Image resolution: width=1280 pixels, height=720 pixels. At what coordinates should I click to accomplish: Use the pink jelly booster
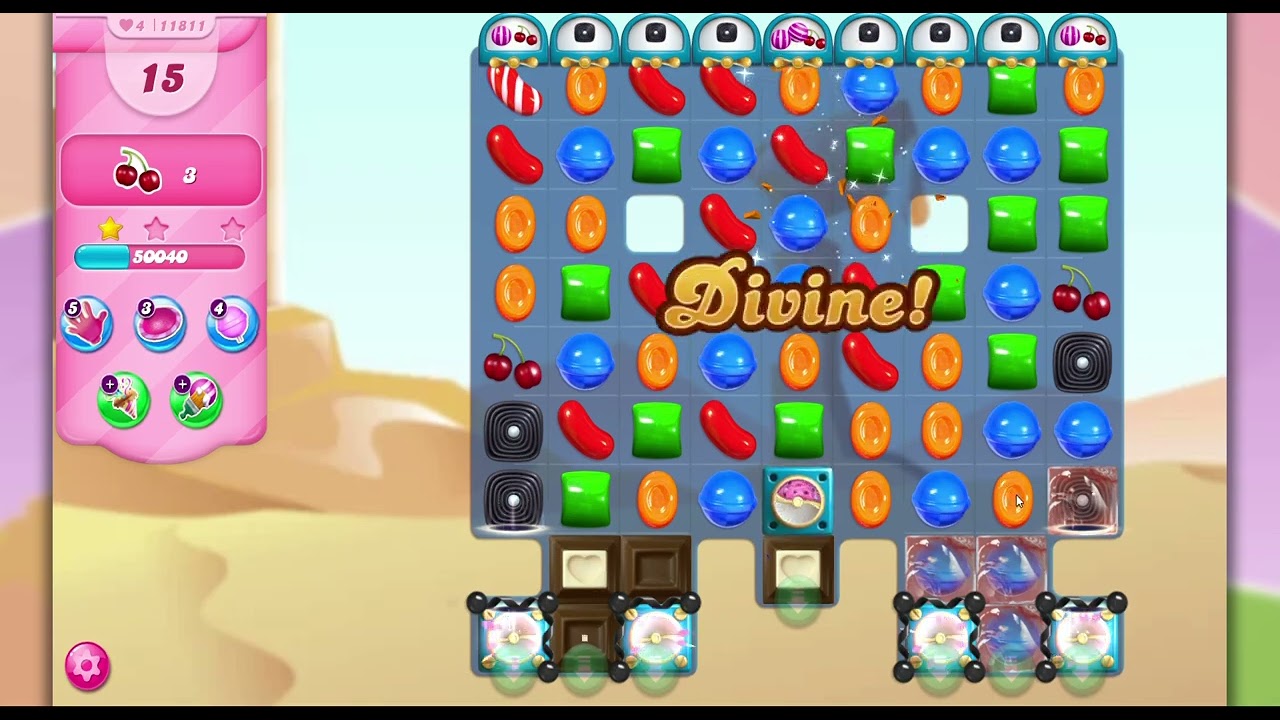click(x=159, y=322)
